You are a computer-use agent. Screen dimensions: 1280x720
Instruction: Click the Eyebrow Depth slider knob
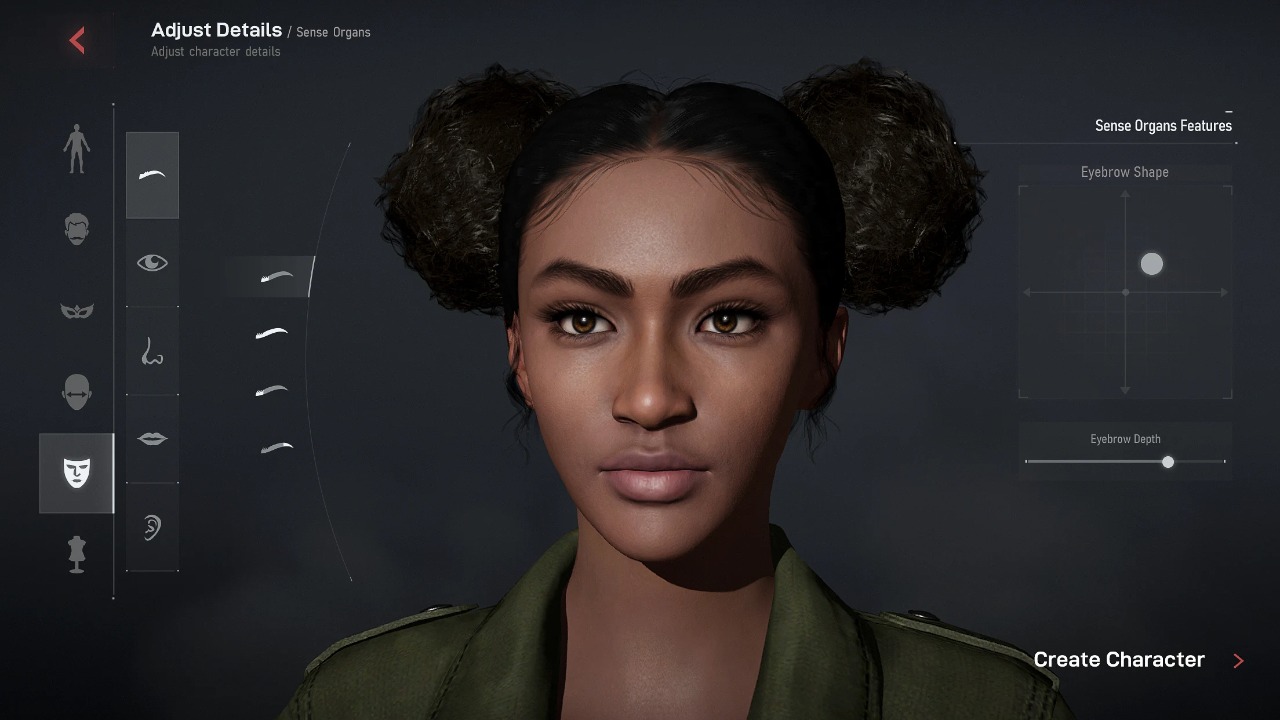(x=1168, y=462)
